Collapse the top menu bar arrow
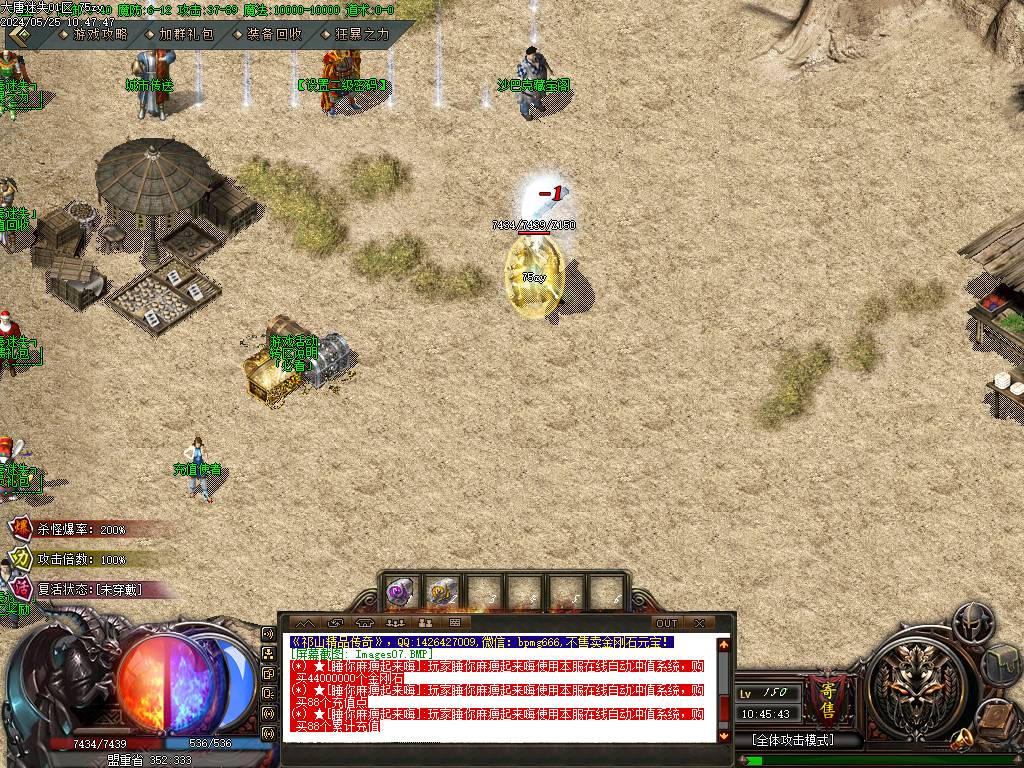The image size is (1024, 768). [20, 35]
